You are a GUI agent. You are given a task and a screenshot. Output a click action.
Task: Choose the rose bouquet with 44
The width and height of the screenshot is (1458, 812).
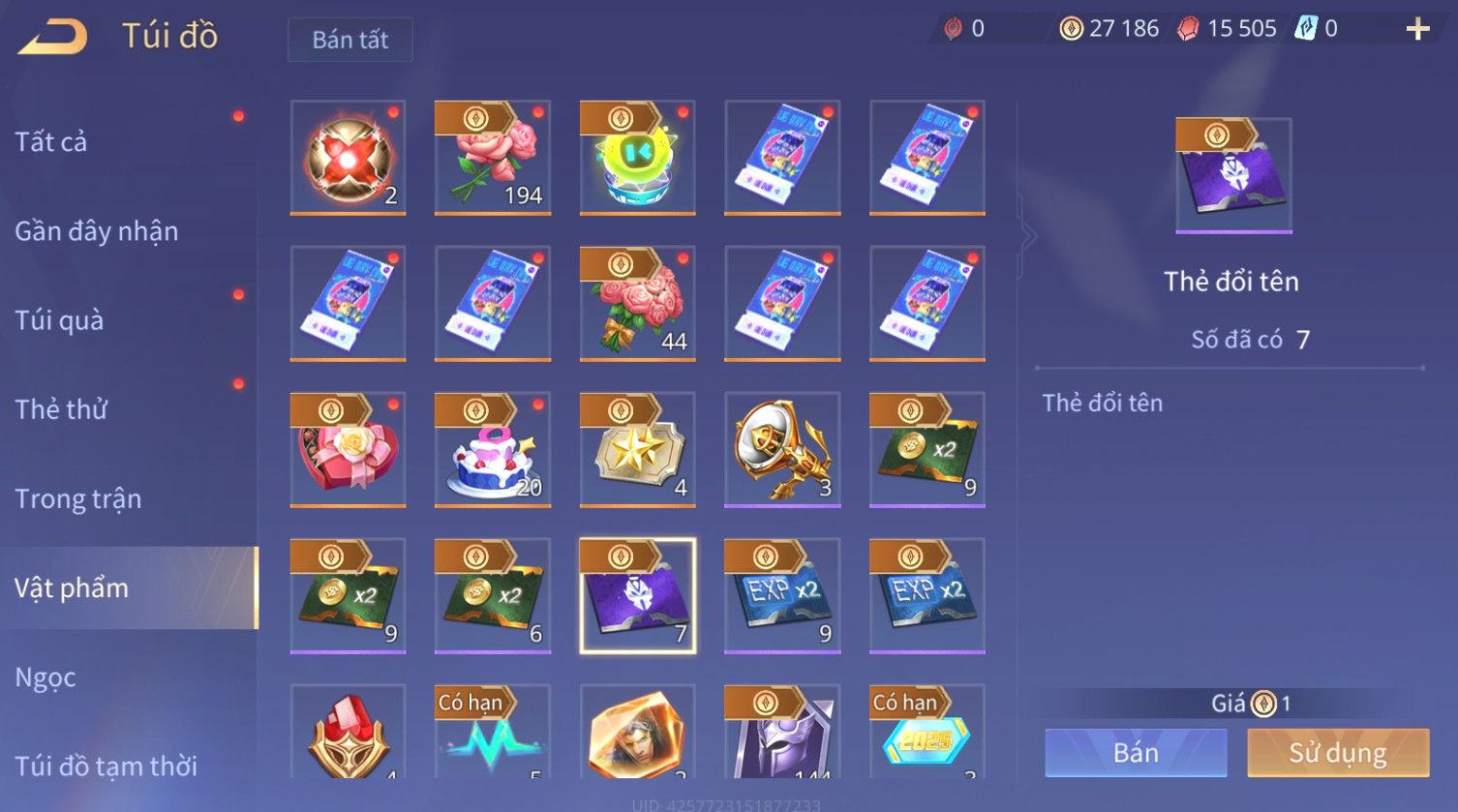(637, 303)
